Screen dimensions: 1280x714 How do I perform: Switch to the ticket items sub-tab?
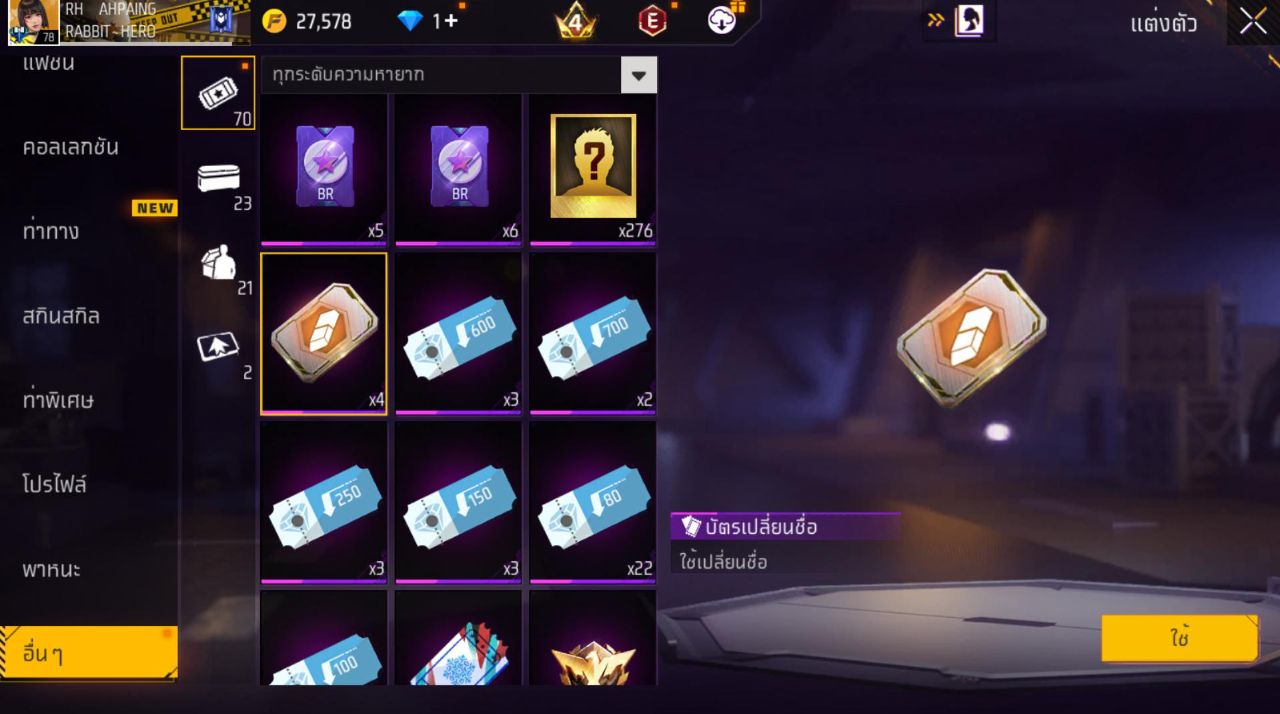[x=218, y=93]
